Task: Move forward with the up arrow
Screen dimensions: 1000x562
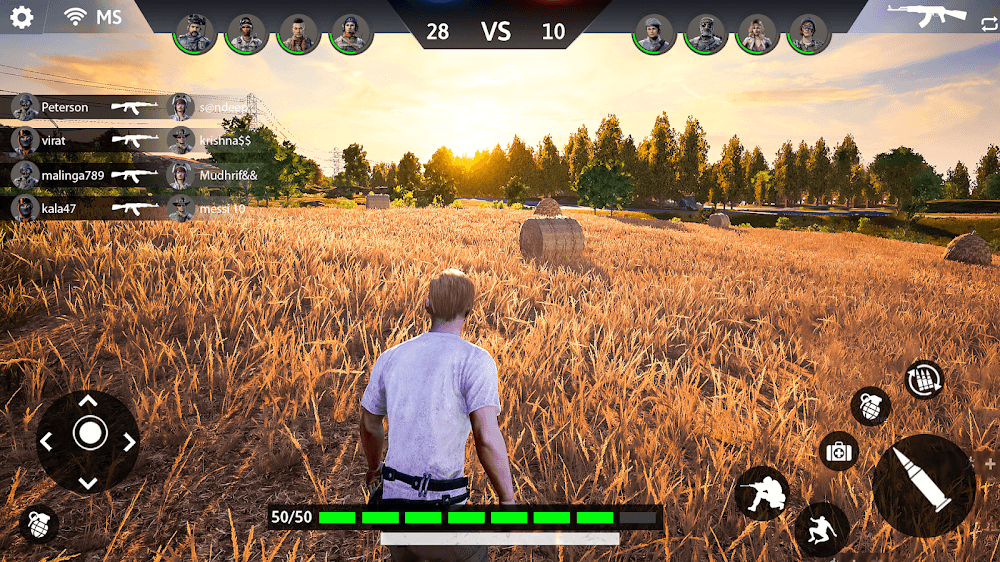Action: click(x=88, y=401)
